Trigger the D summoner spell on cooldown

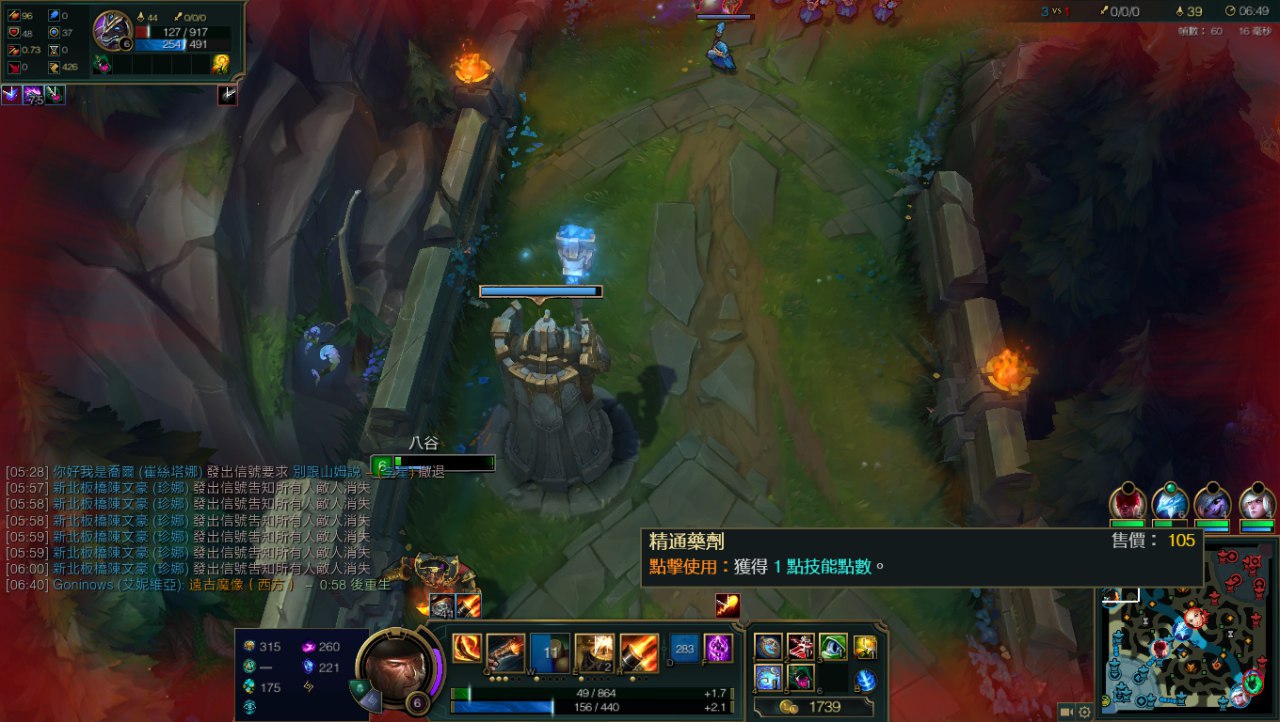(685, 648)
